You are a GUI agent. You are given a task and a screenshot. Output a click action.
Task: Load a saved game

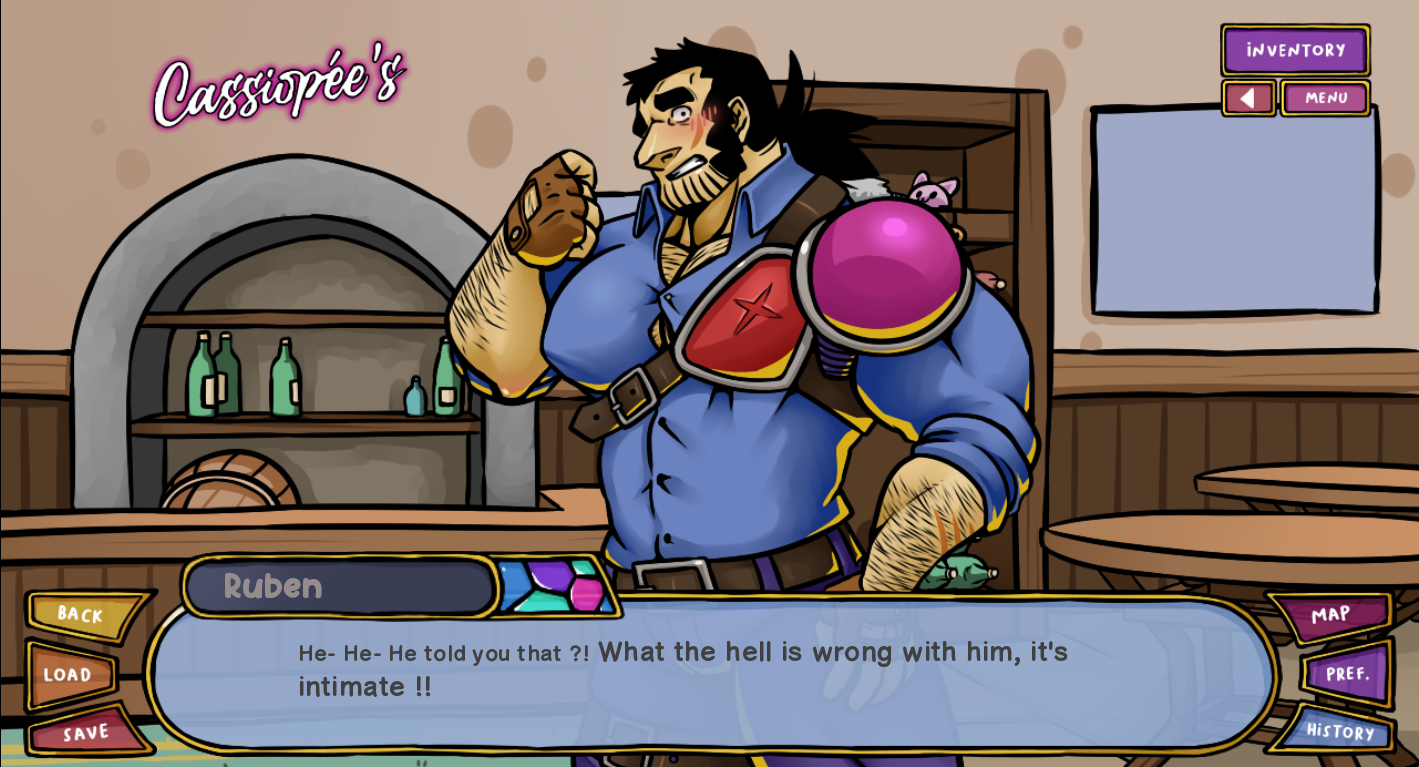(x=68, y=675)
